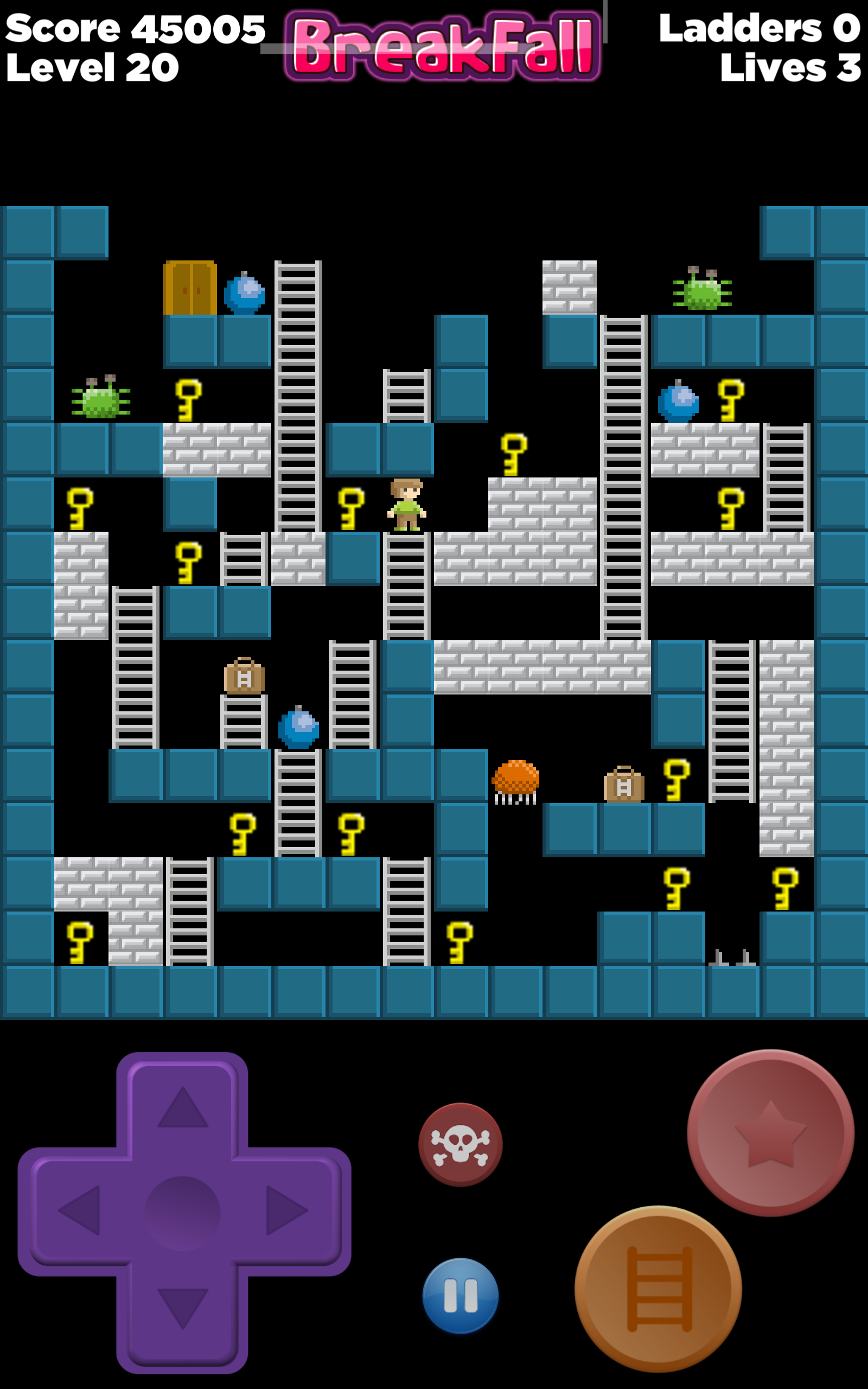
Task: Click the Level 20 label
Action: click(x=92, y=67)
